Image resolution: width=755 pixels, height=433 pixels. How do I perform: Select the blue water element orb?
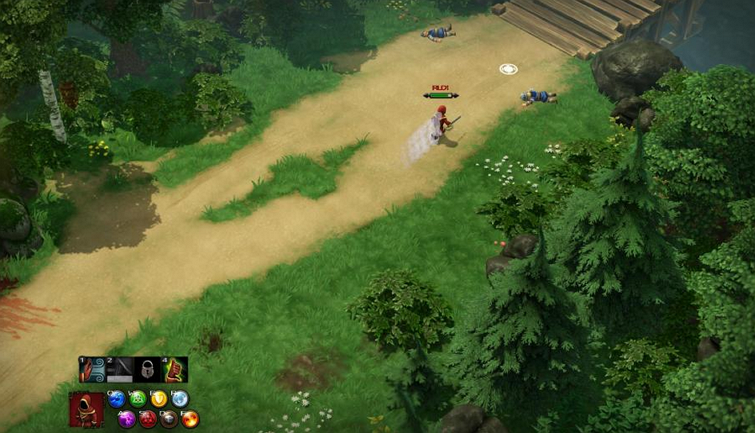coord(117,399)
